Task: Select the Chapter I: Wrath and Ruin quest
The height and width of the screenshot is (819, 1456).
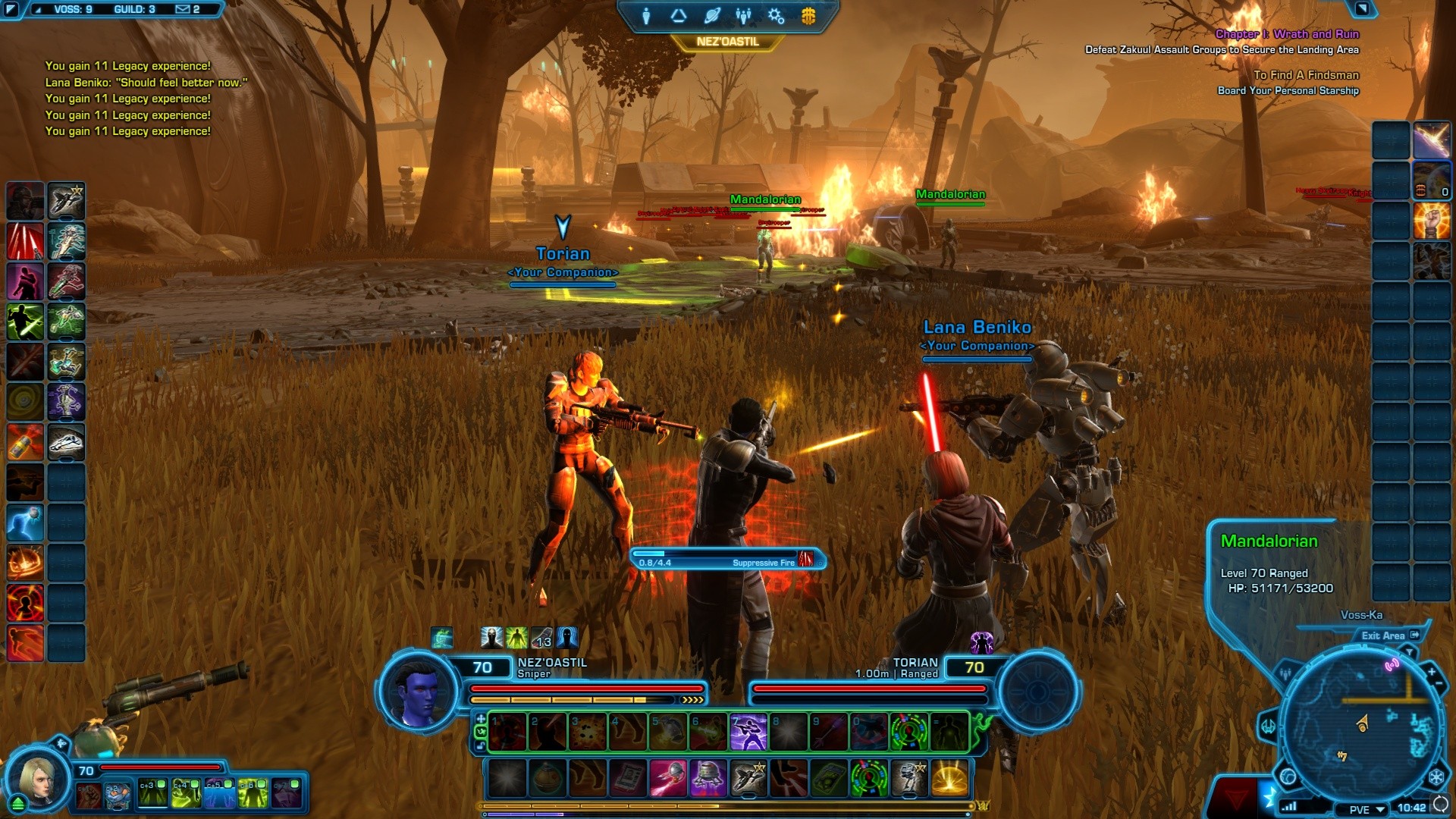Action: [1287, 34]
